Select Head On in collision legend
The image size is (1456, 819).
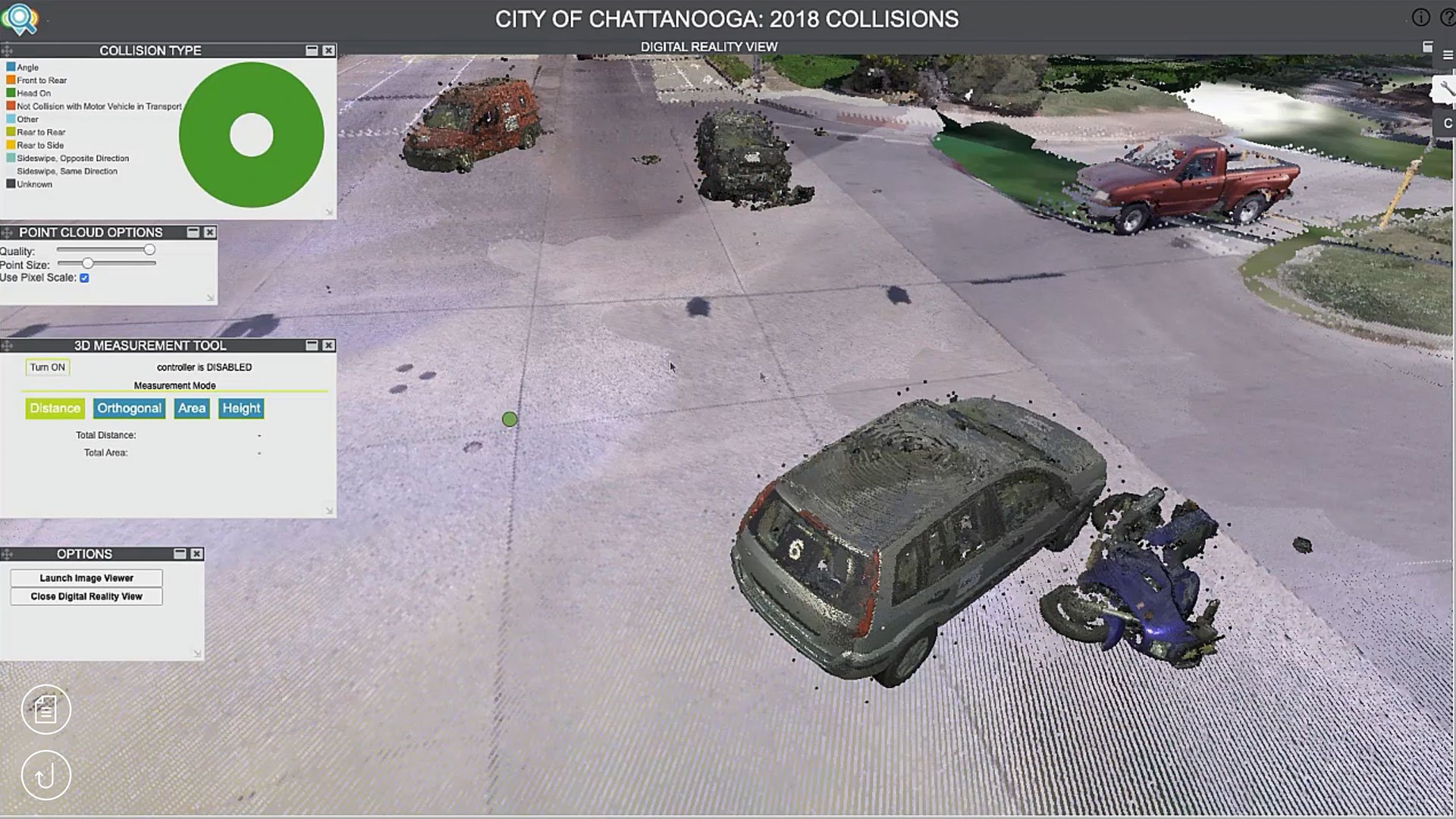(x=33, y=93)
